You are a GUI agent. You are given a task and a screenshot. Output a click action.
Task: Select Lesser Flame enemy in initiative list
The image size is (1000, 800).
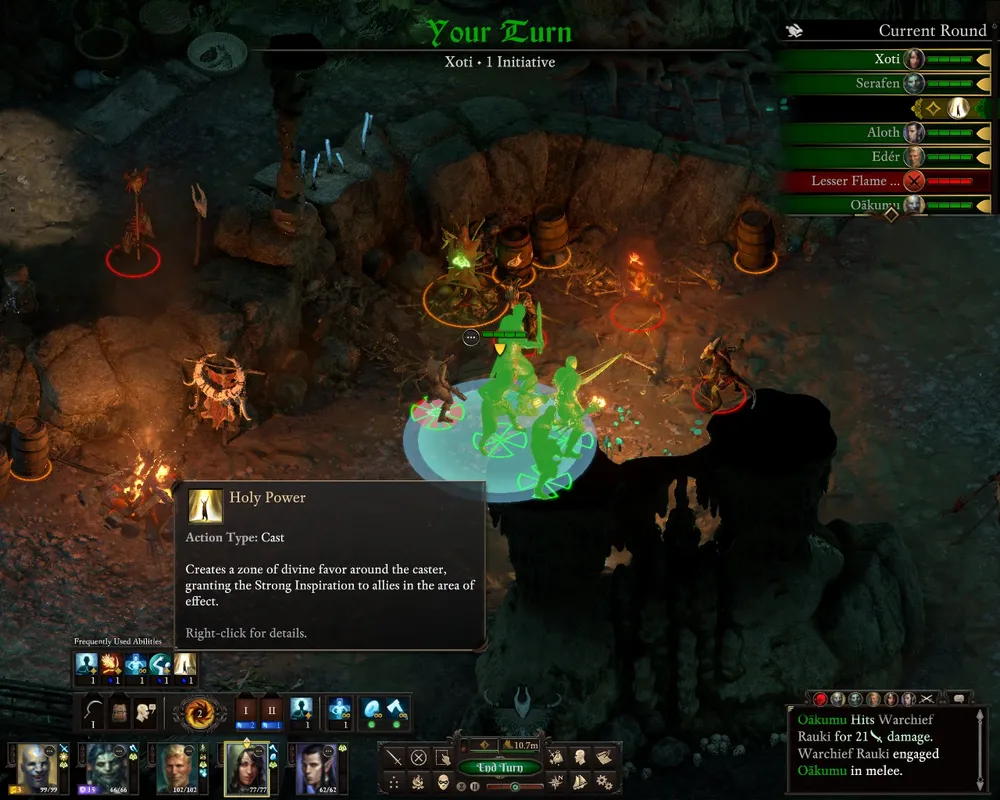pos(885,181)
